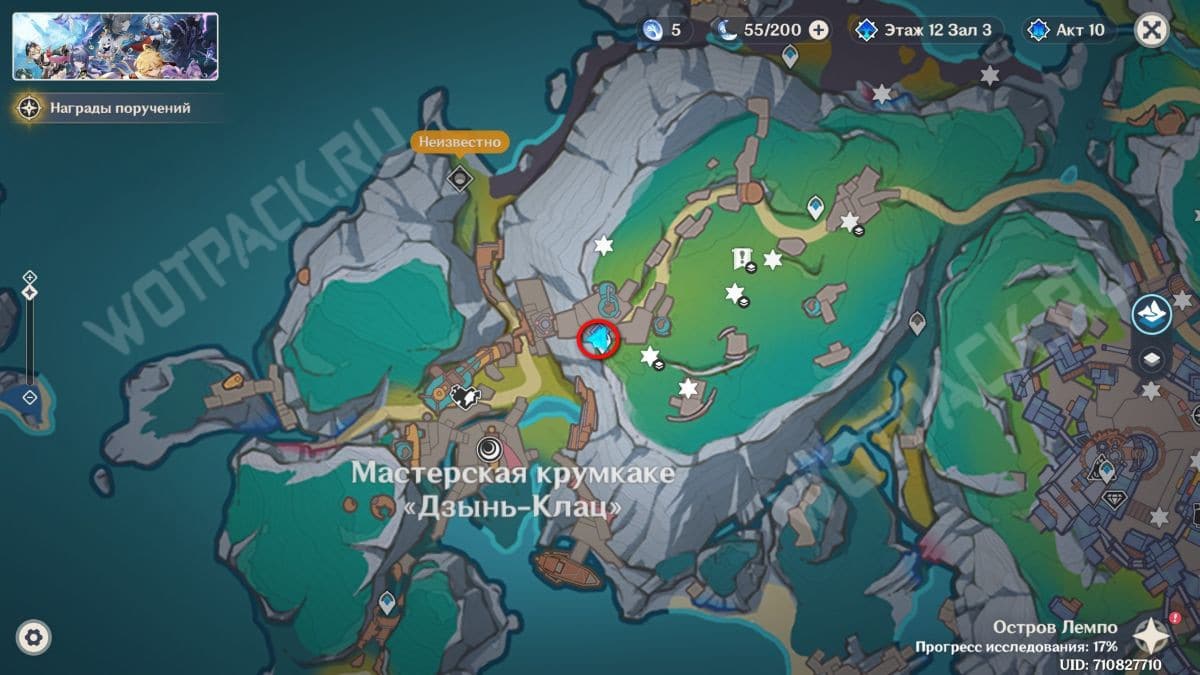The height and width of the screenshot is (675, 1200).
Task: Zoom in with the plus diamond button
Action: click(x=30, y=277)
